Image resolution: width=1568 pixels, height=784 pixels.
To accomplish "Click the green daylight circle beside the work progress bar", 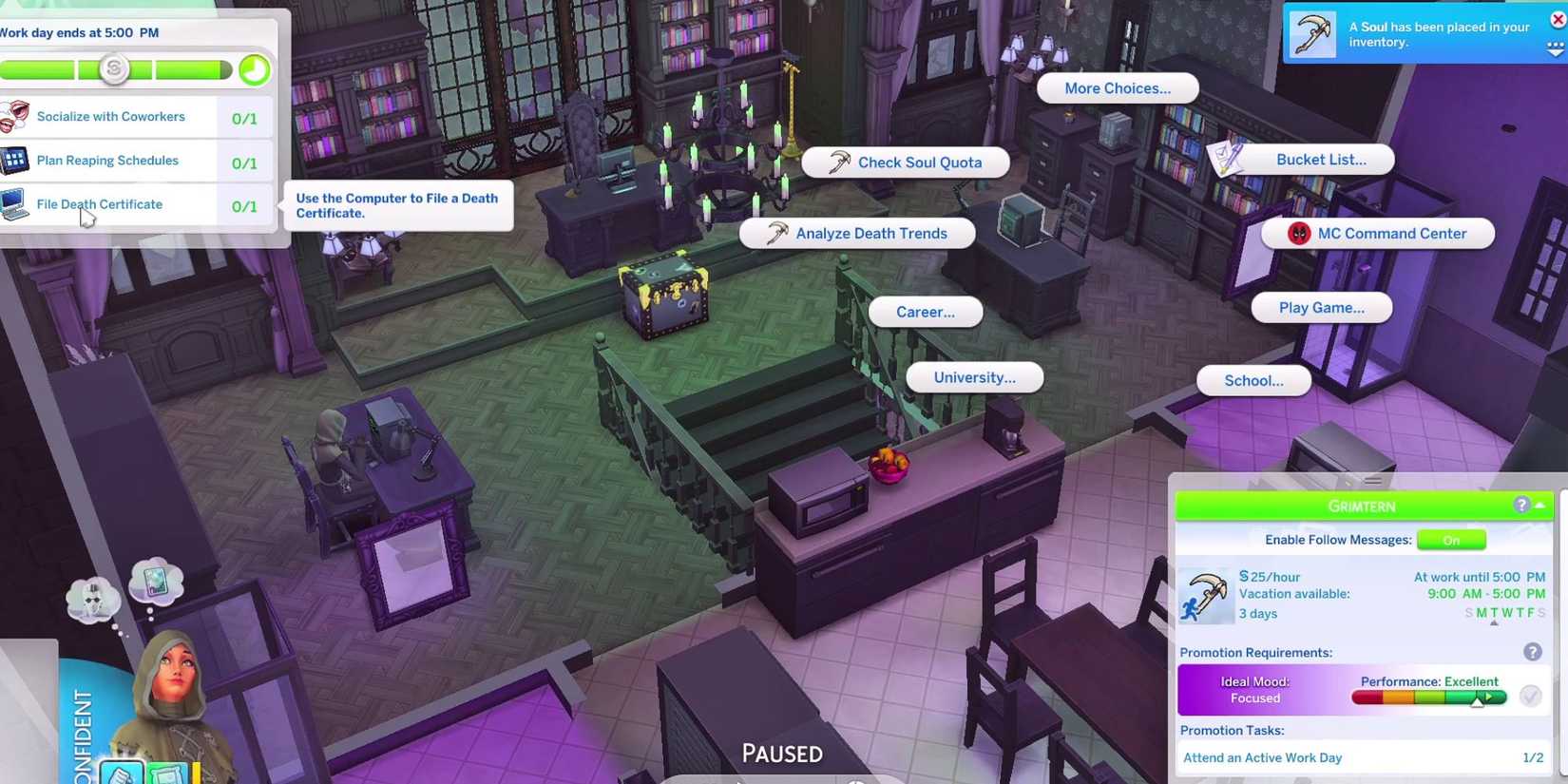I will point(254,68).
